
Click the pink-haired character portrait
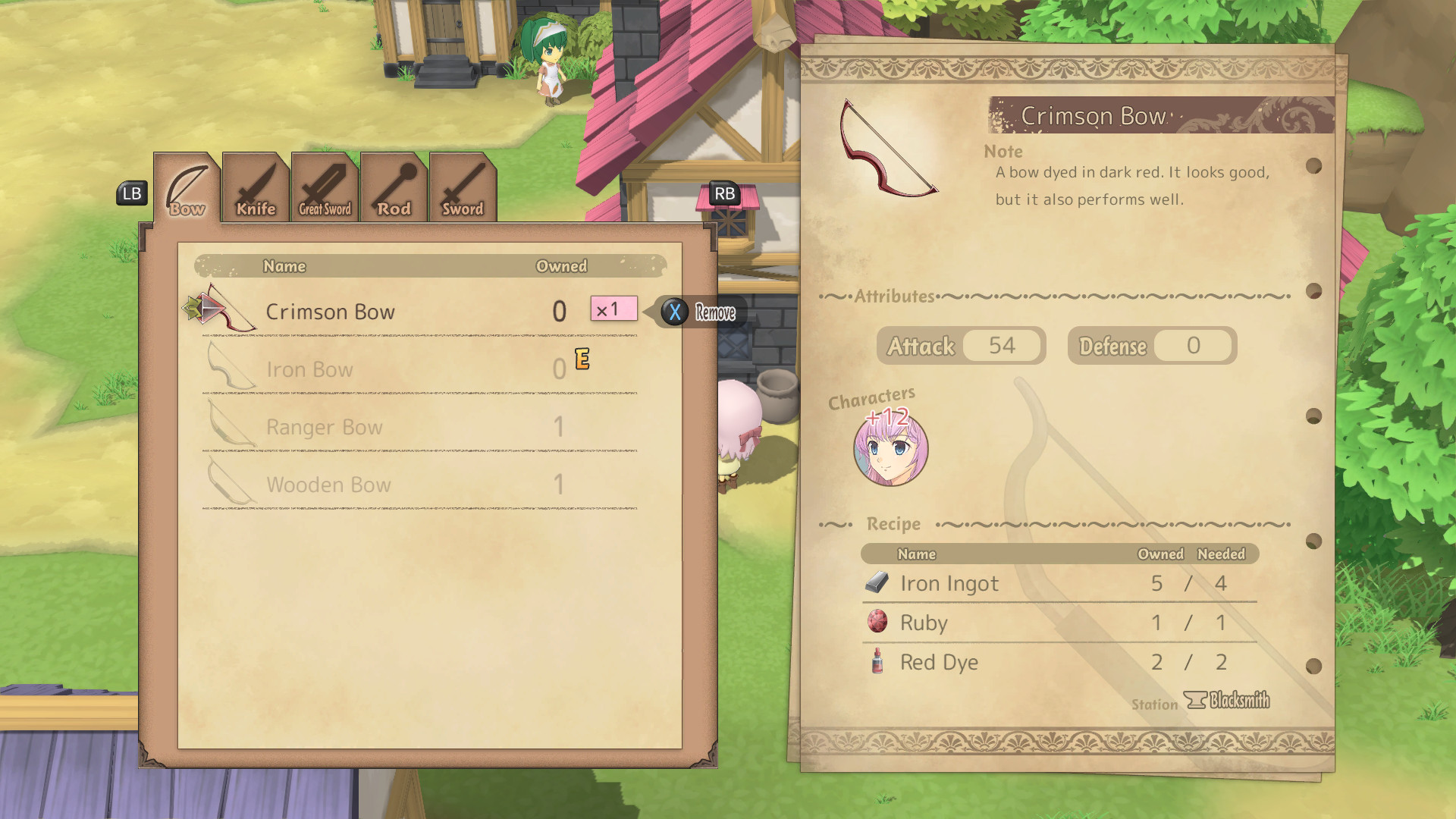[x=890, y=449]
